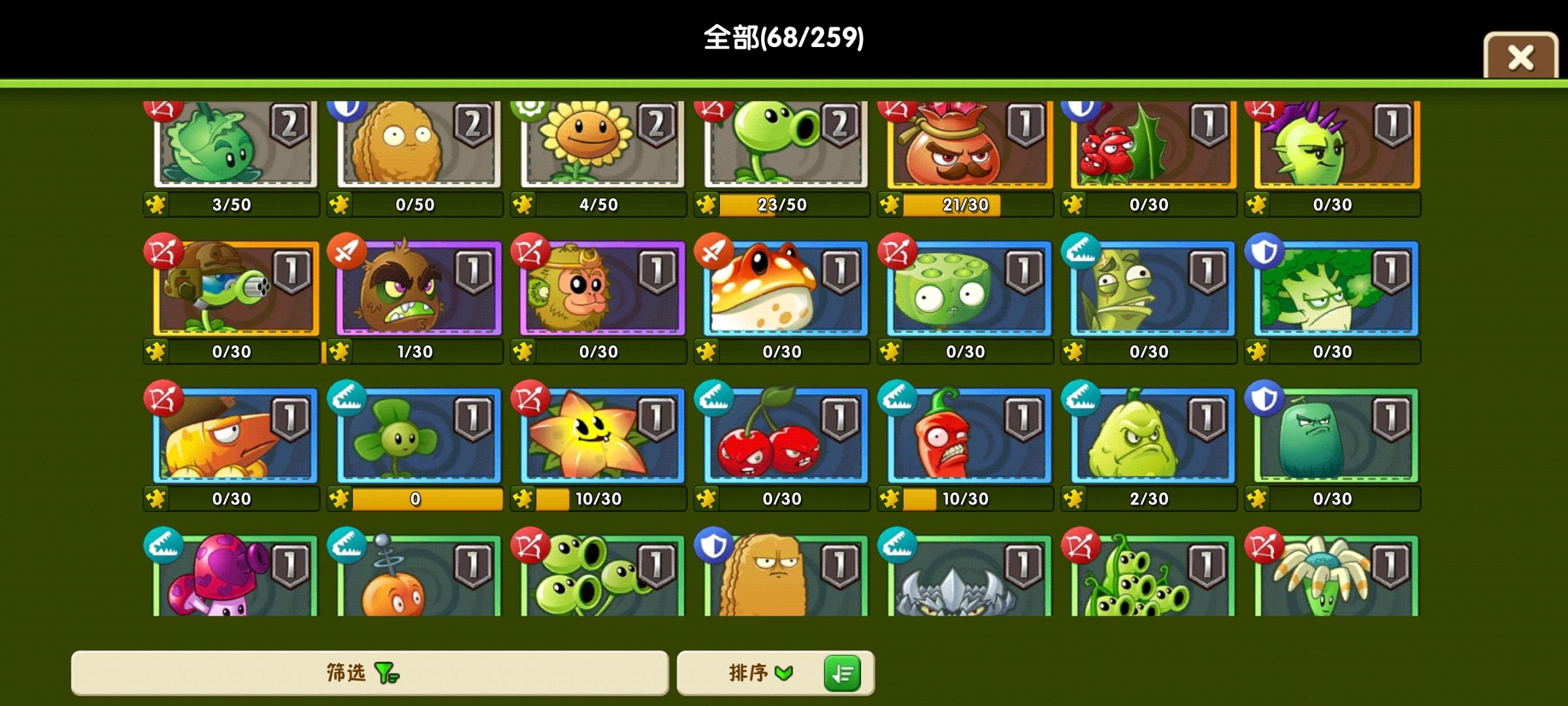Click Peashooter's 23/50 progress bar
The image size is (1568, 706).
point(784,203)
